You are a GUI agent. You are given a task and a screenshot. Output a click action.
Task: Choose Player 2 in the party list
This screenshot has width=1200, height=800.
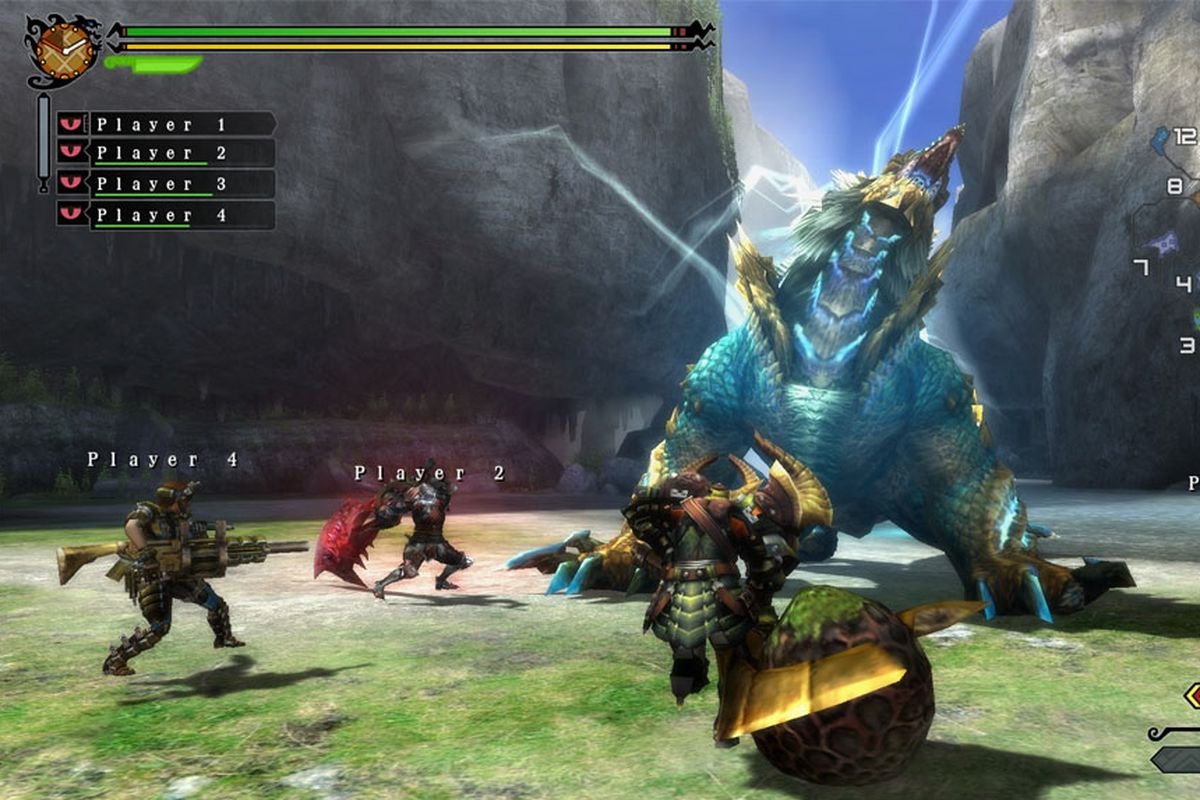pyautogui.click(x=167, y=153)
